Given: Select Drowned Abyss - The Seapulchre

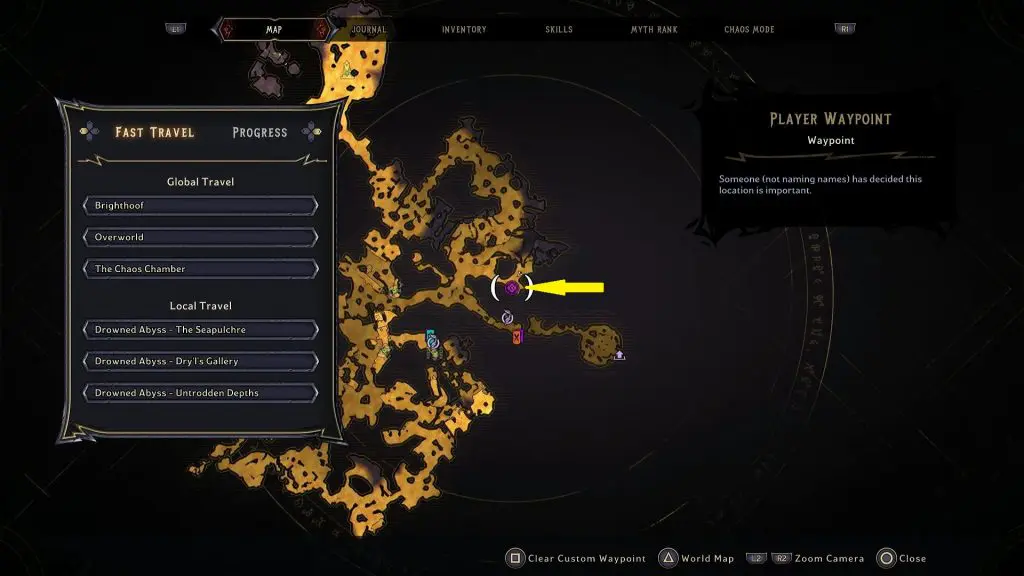Looking at the screenshot, I should point(201,330).
